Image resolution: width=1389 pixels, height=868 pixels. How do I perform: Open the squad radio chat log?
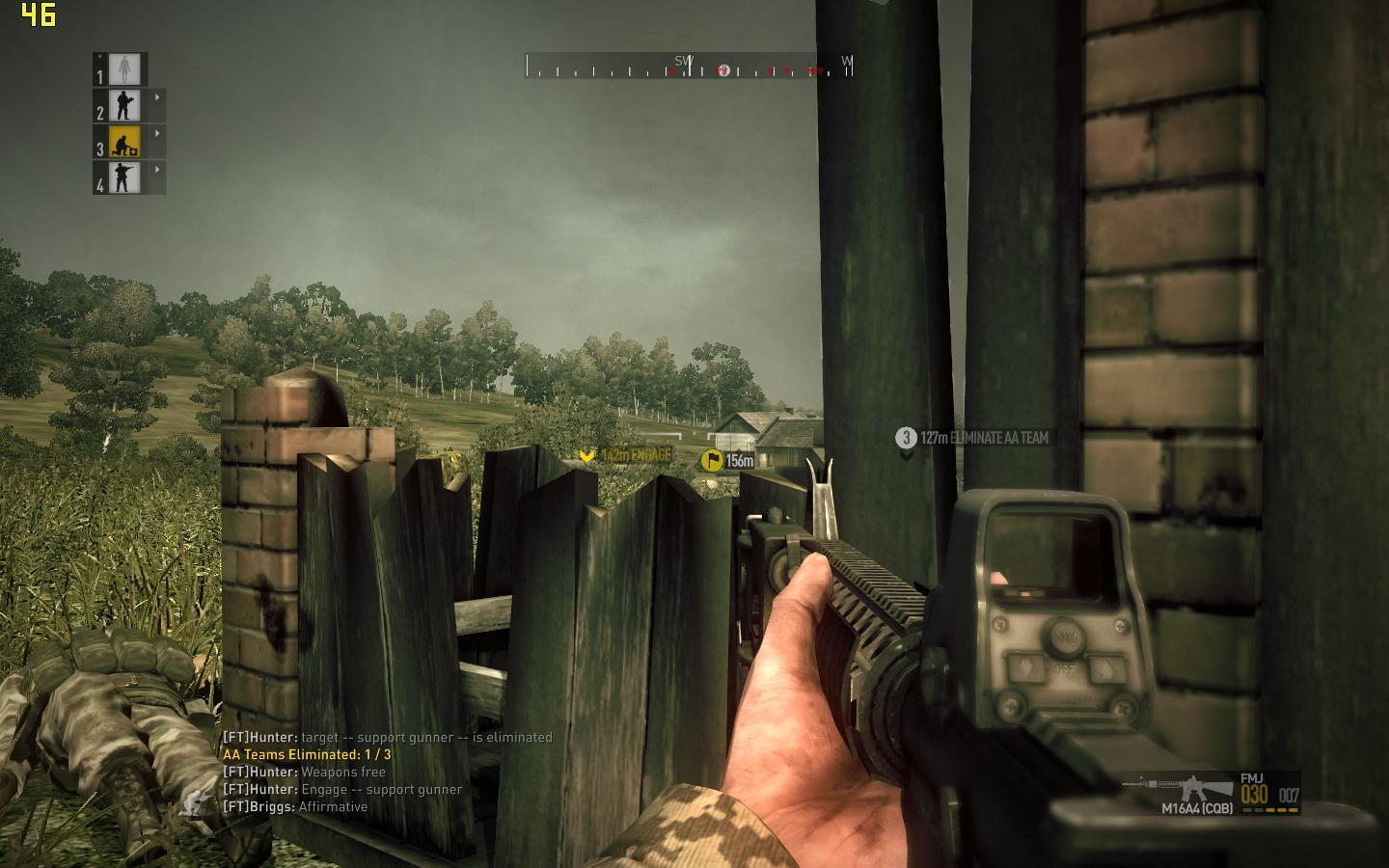[388, 772]
